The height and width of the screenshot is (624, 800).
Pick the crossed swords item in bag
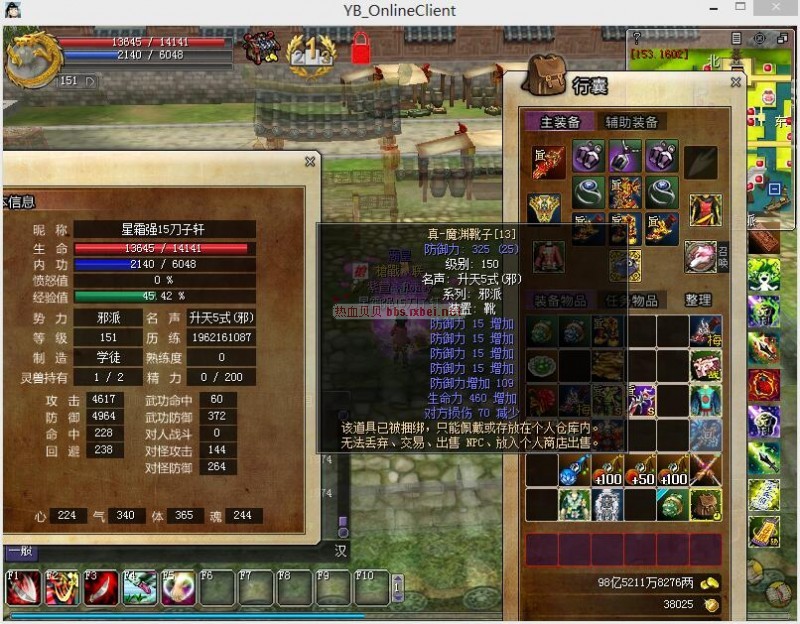(705, 470)
